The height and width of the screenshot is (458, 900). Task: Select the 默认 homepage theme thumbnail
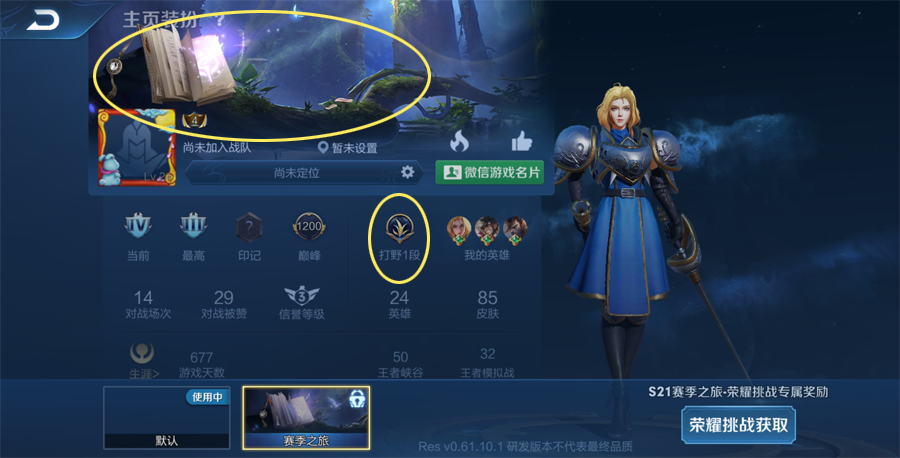click(166, 418)
